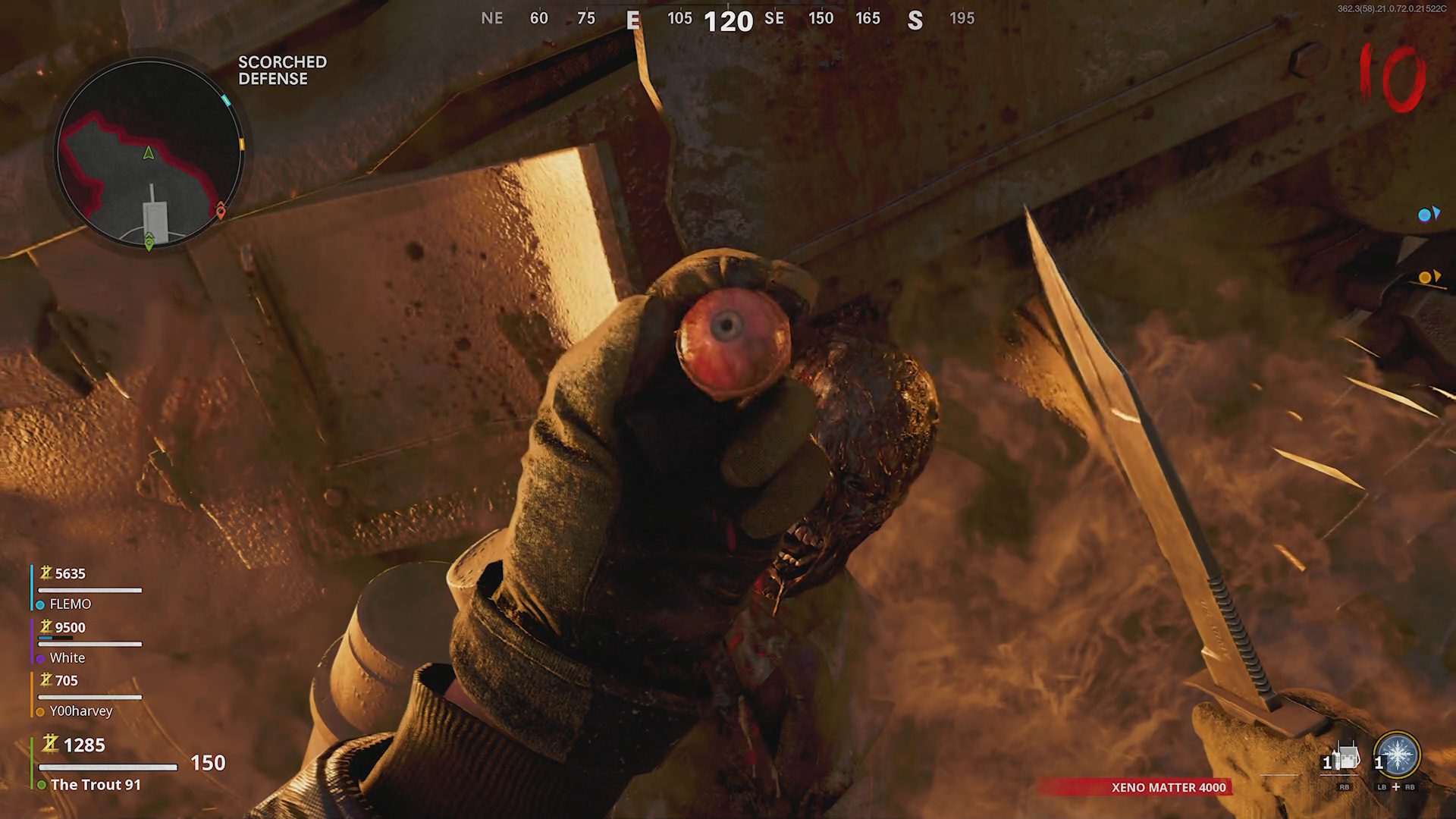Click the green marker at the minimap's bottom

pos(149,242)
